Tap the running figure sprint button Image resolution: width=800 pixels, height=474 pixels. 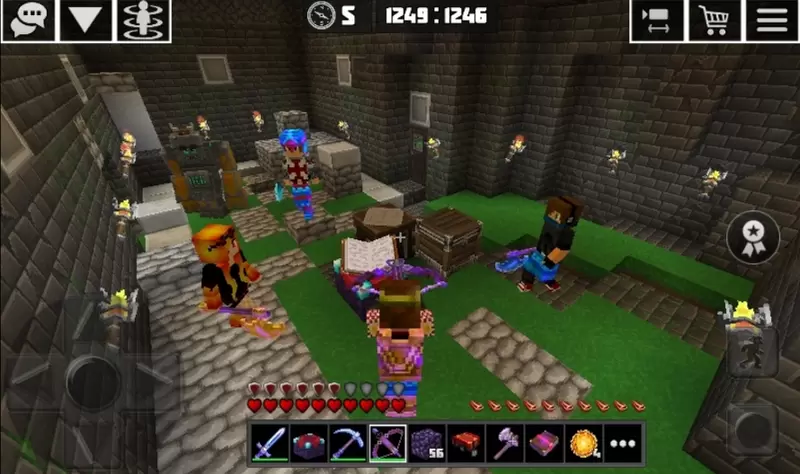(x=752, y=352)
